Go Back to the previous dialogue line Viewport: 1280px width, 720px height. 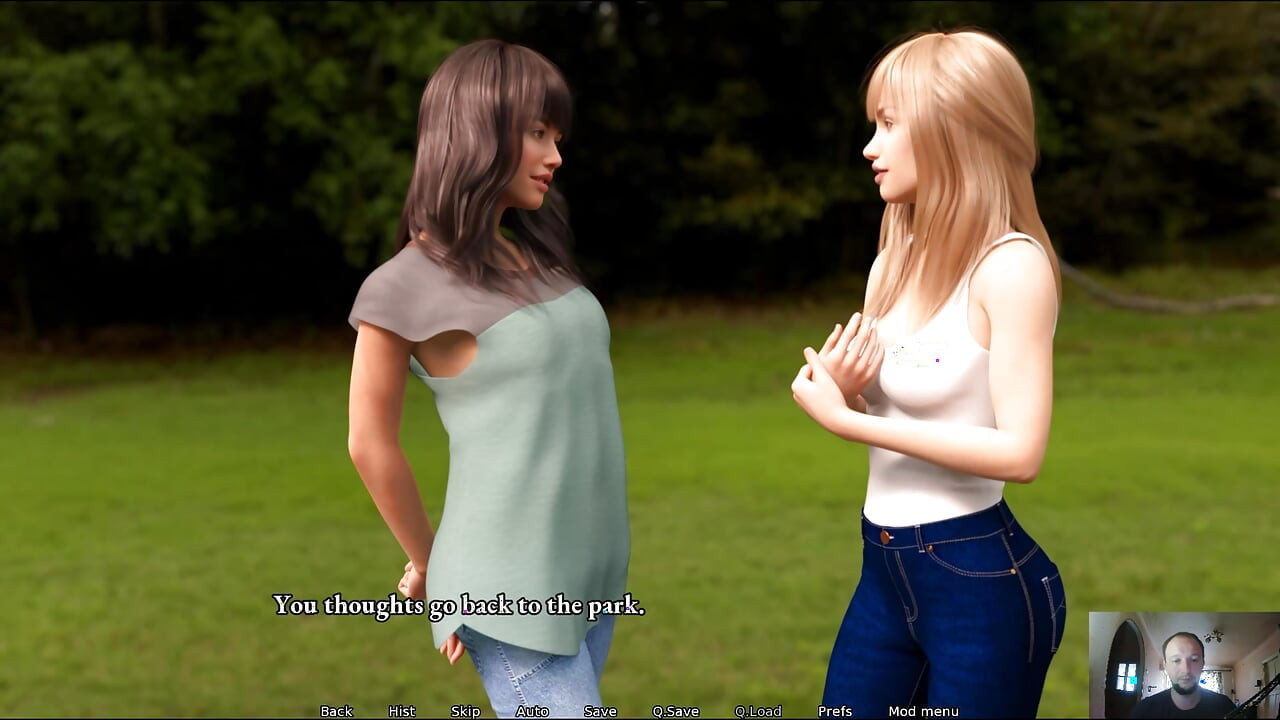[x=336, y=711]
